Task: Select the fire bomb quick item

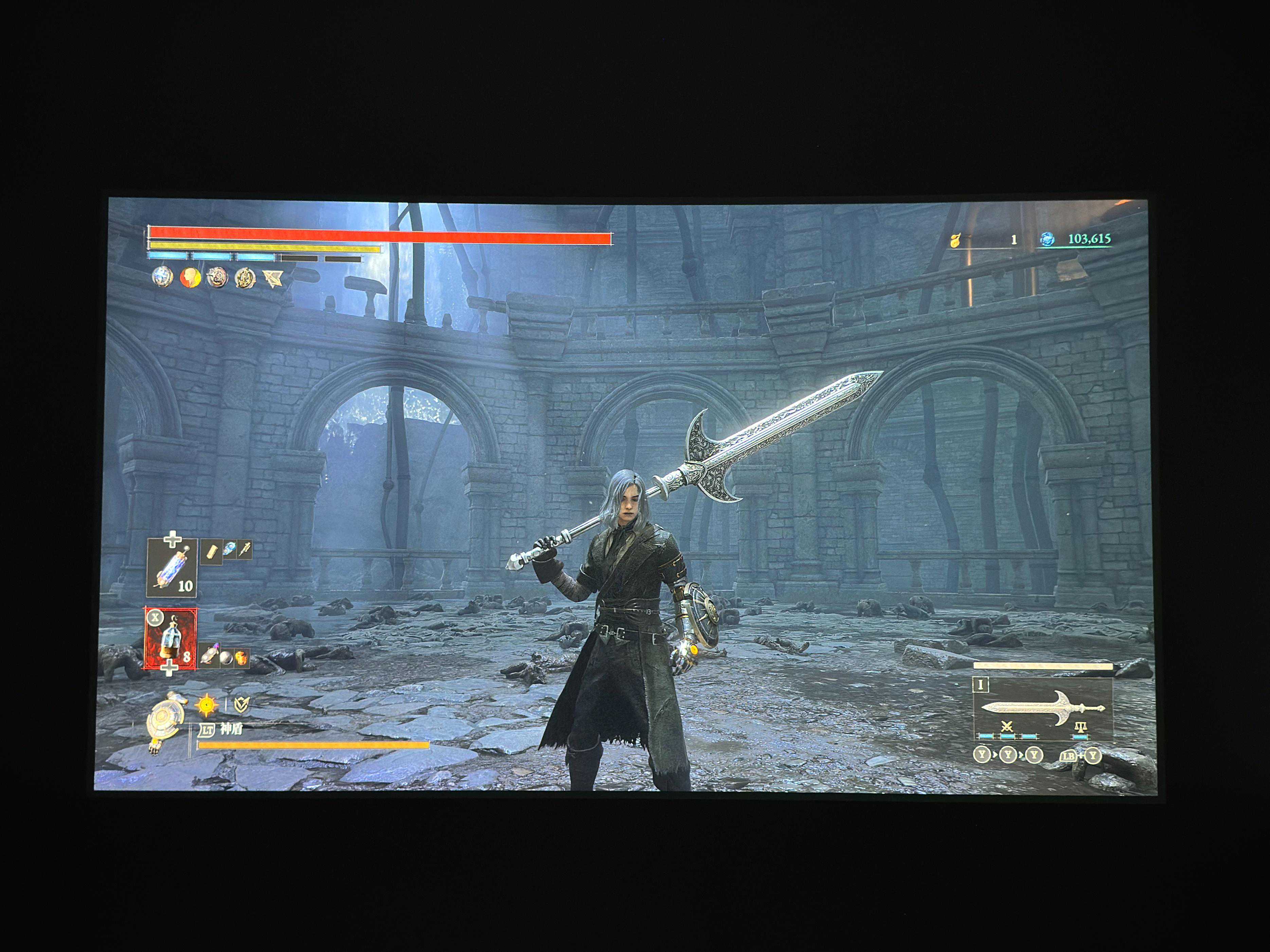Action: pos(242,658)
